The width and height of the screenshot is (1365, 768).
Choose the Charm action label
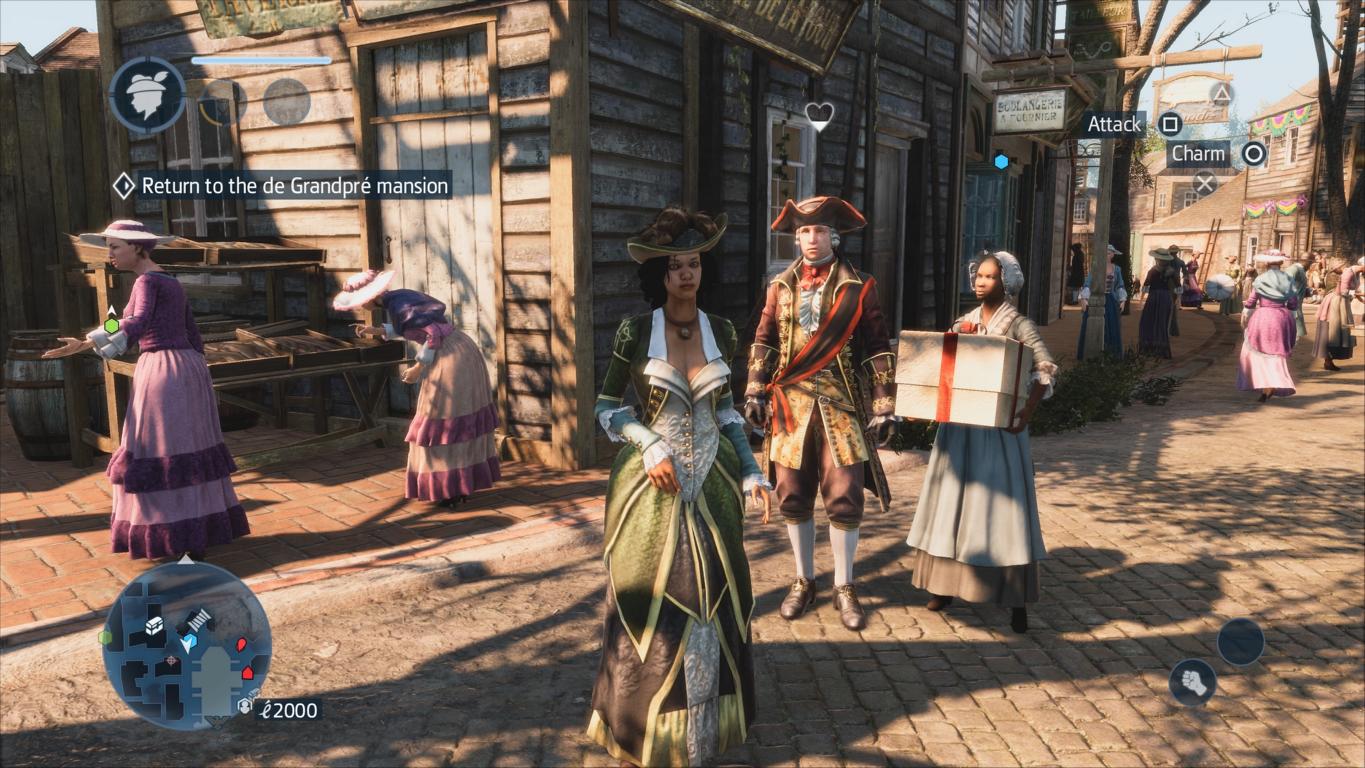[1198, 154]
